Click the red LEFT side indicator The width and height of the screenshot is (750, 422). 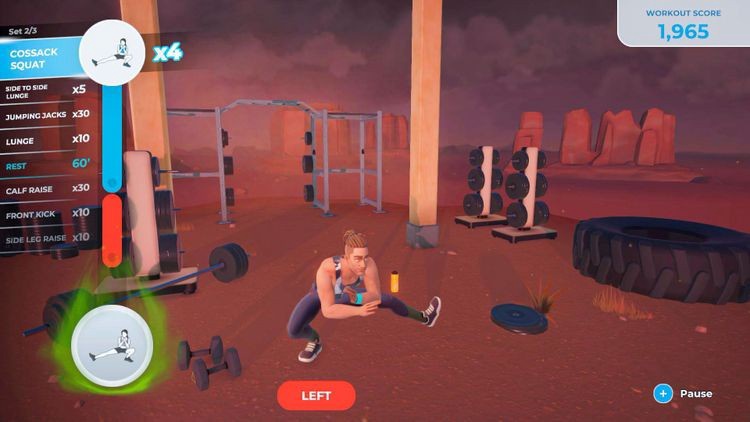[316, 395]
